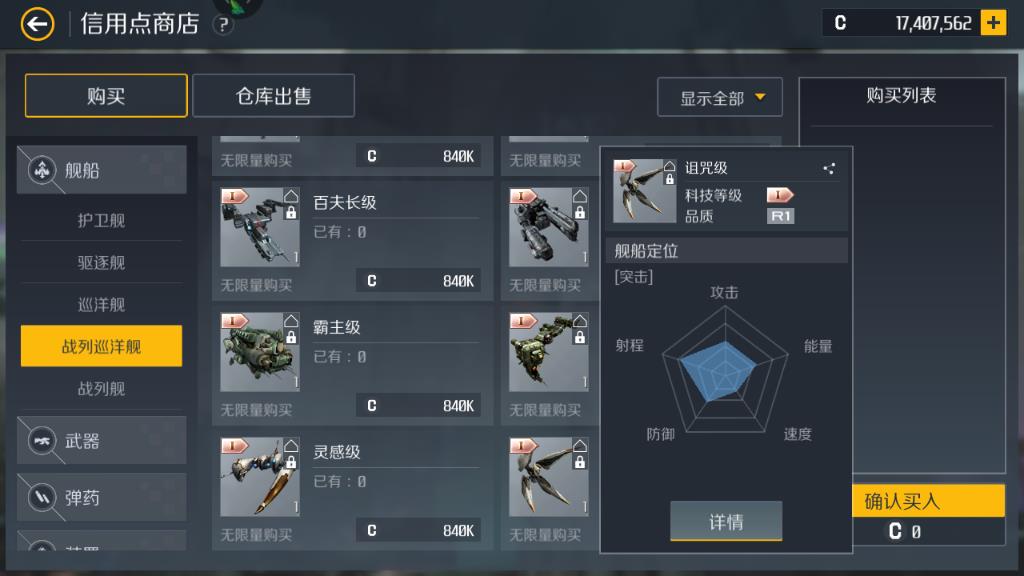Image resolution: width=1024 pixels, height=576 pixels.
Task: Choose the 灵感级 ship item
Action: click(x=350, y=488)
